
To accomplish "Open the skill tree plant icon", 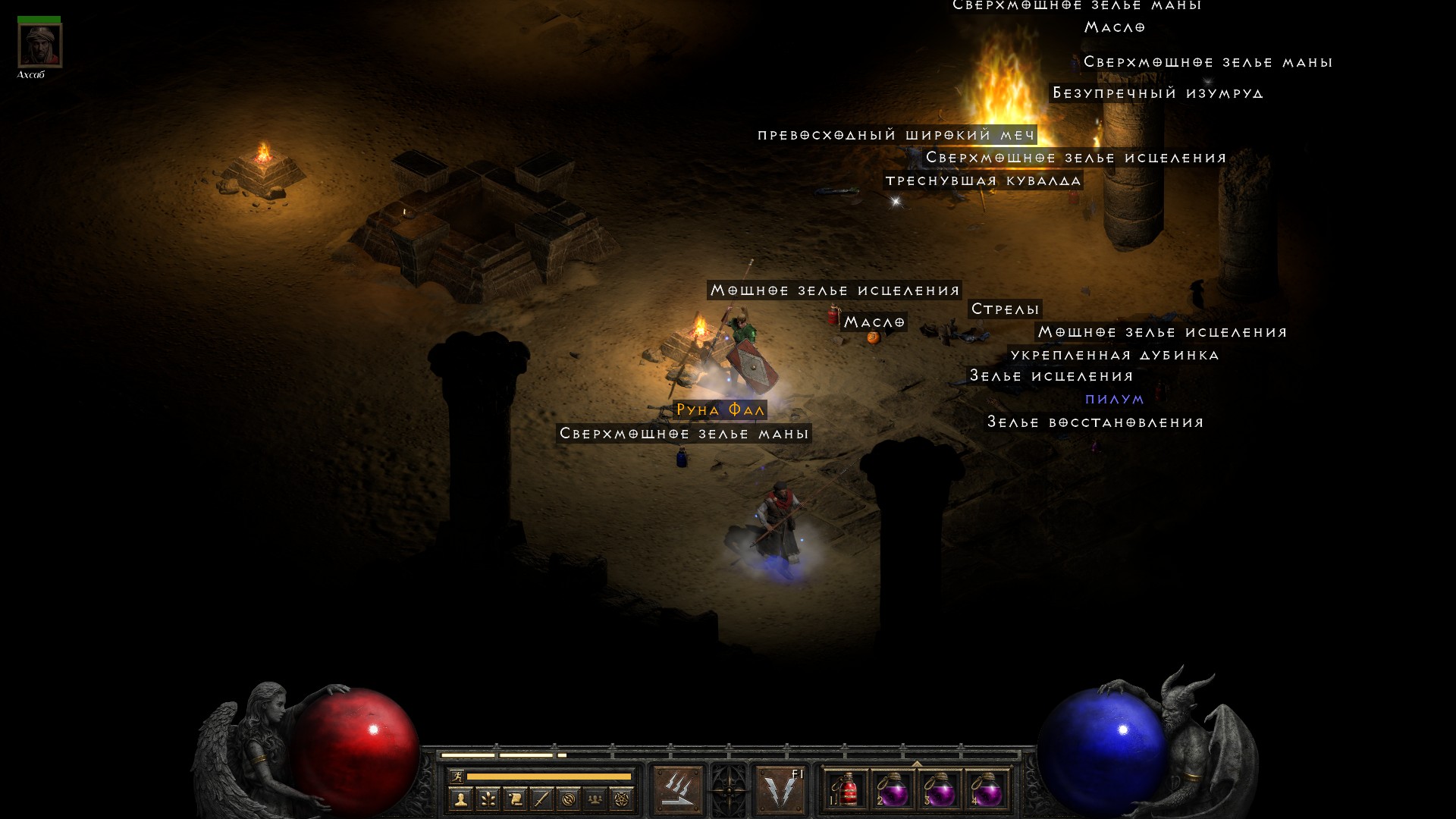I will click(488, 799).
